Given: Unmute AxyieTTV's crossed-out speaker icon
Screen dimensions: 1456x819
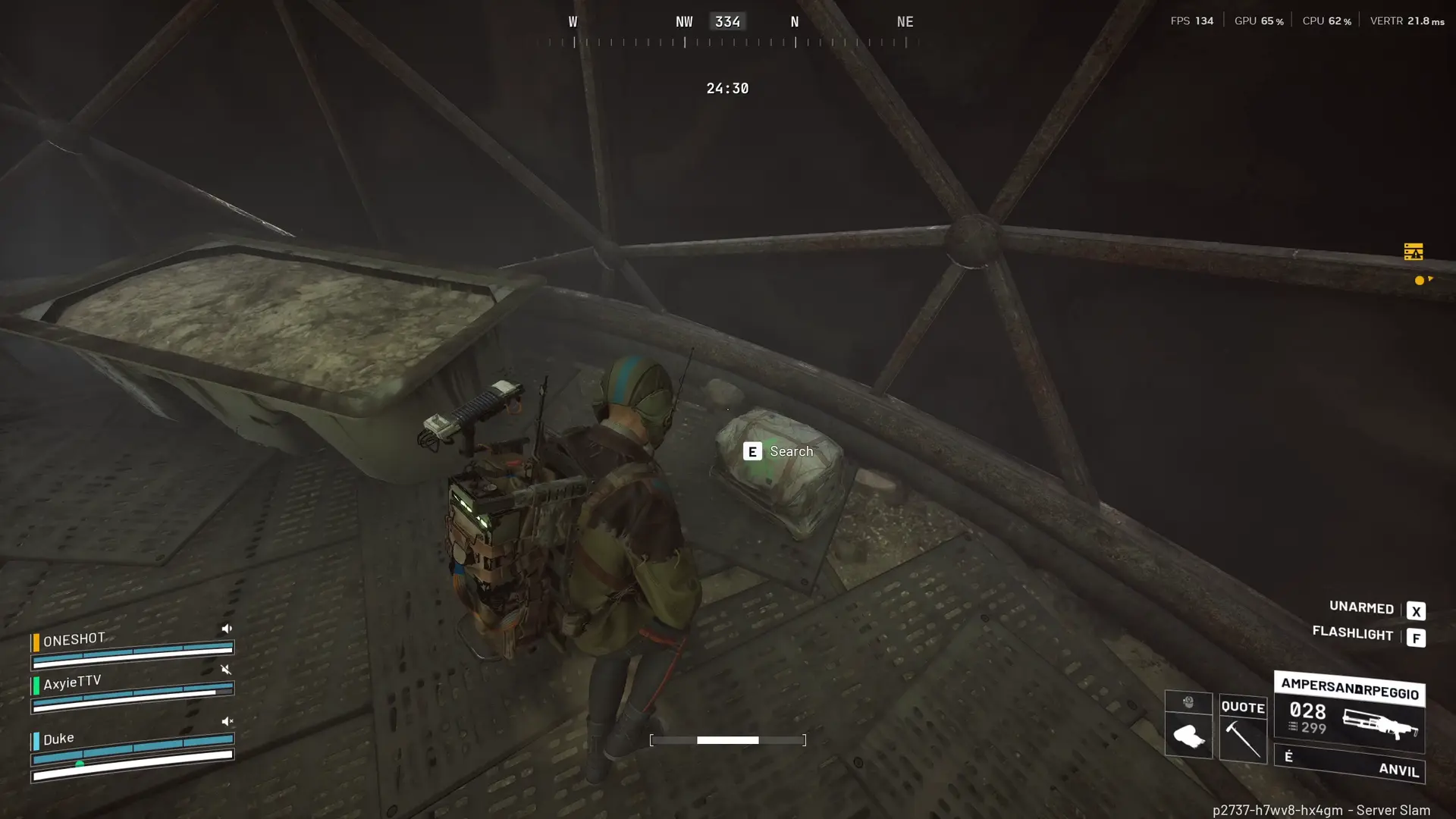Looking at the screenshot, I should pos(225,670).
